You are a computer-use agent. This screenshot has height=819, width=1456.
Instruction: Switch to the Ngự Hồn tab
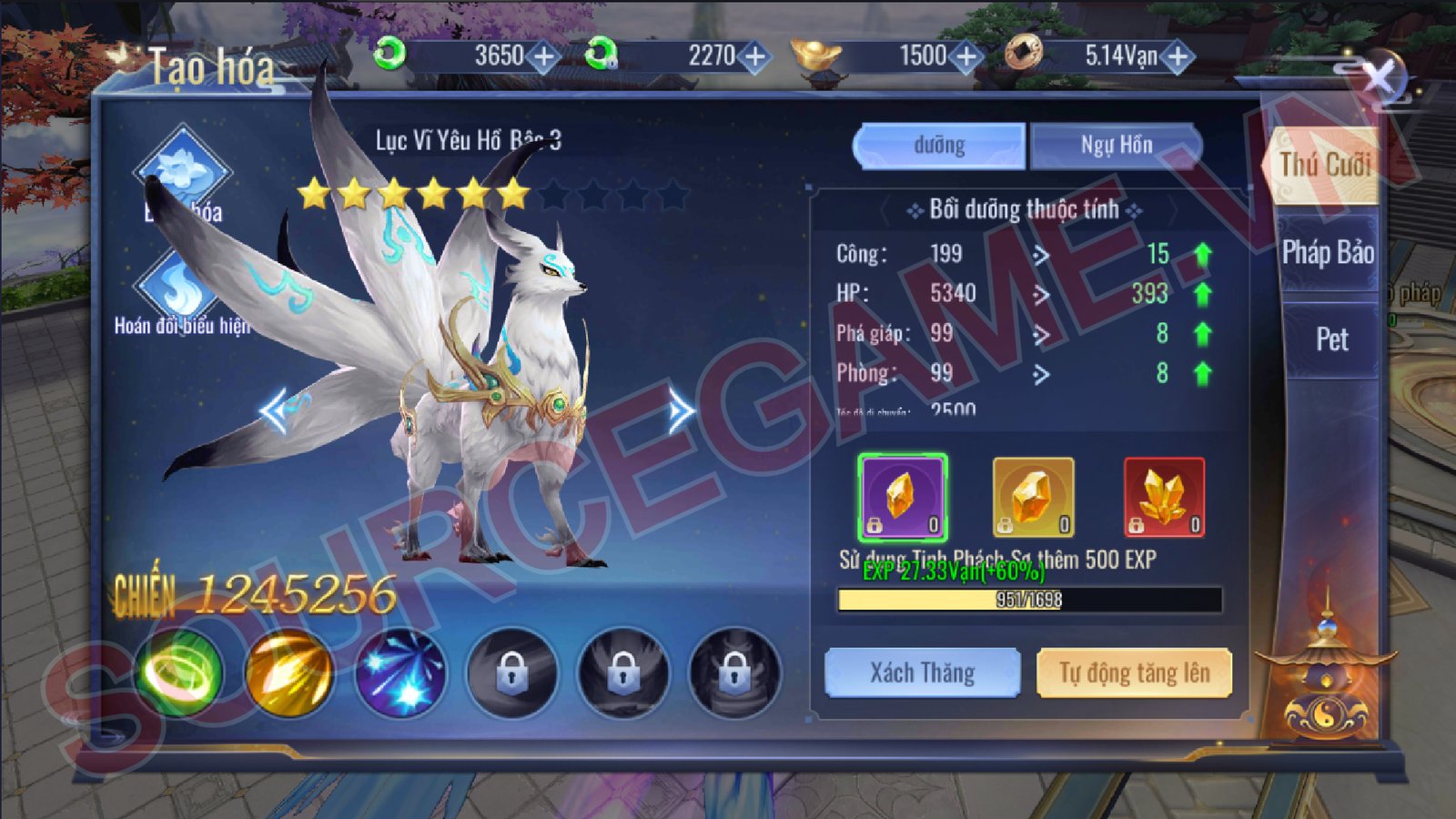(1116, 146)
